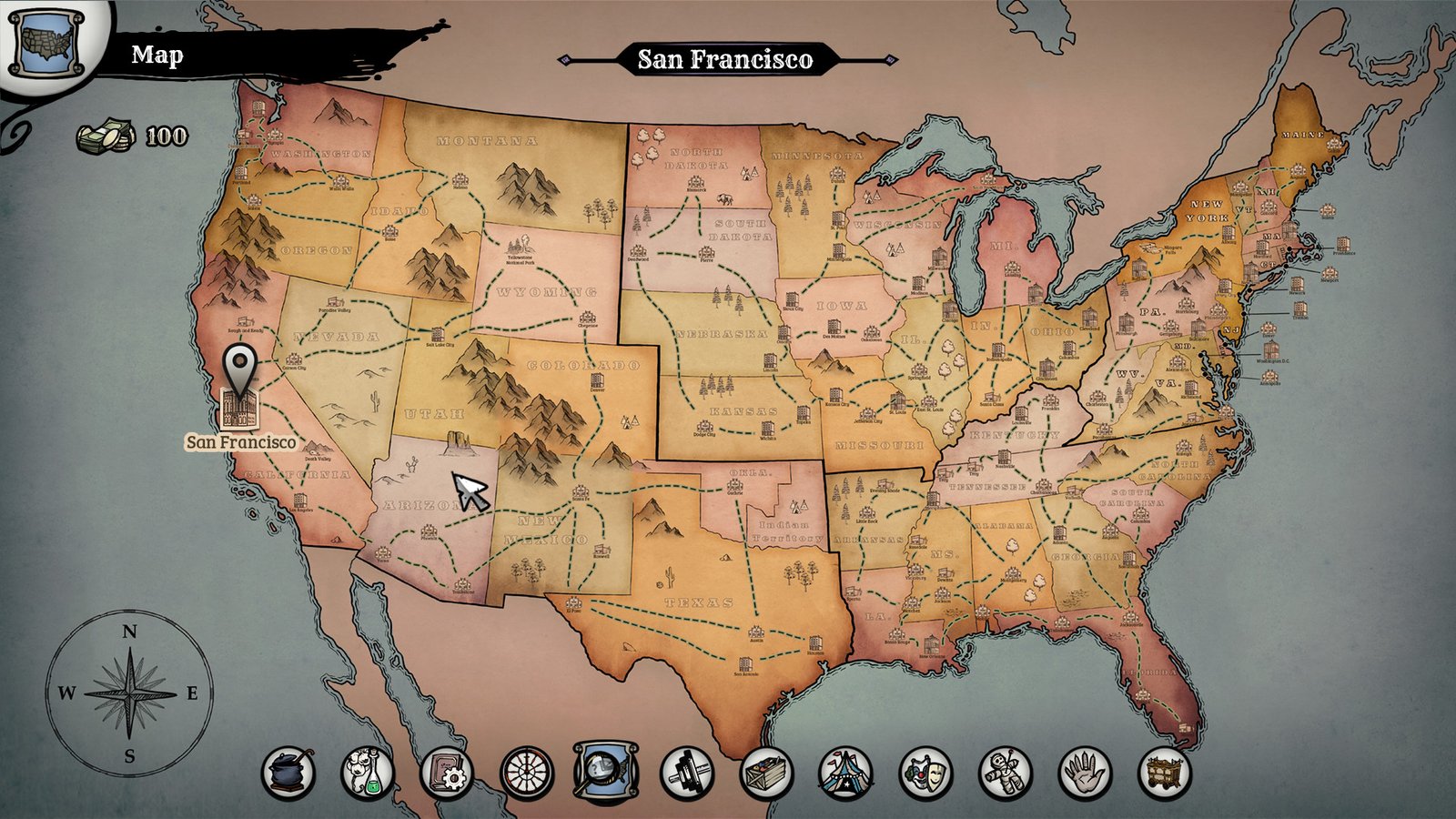This screenshot has width=1456, height=819.
Task: Click the dartboard wheel icon
Action: pos(527,773)
